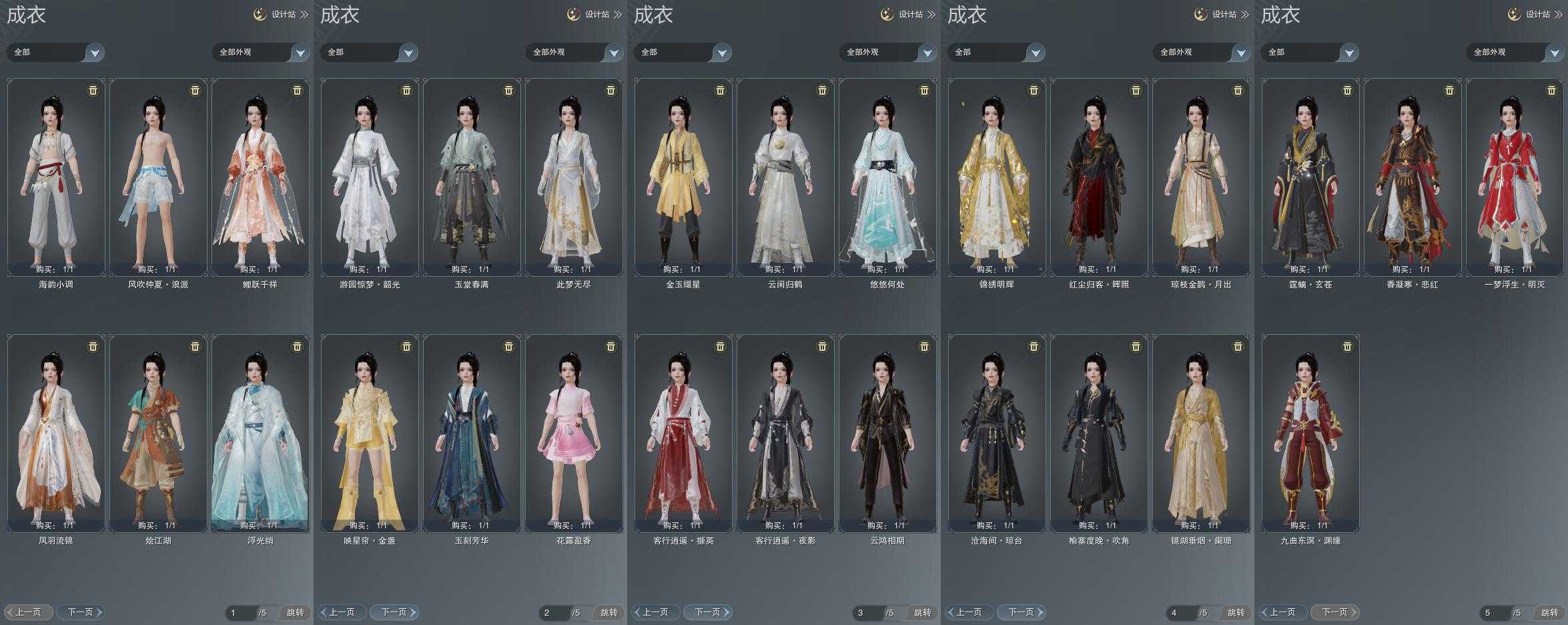Choose the 云鸿相期 black outfit

pyautogui.click(x=887, y=434)
